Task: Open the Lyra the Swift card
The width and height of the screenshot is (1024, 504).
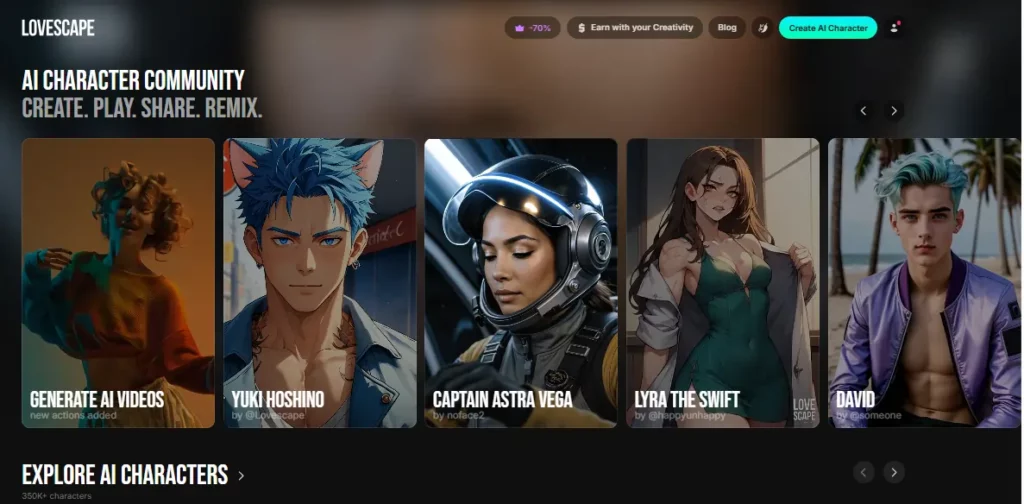Action: (722, 283)
